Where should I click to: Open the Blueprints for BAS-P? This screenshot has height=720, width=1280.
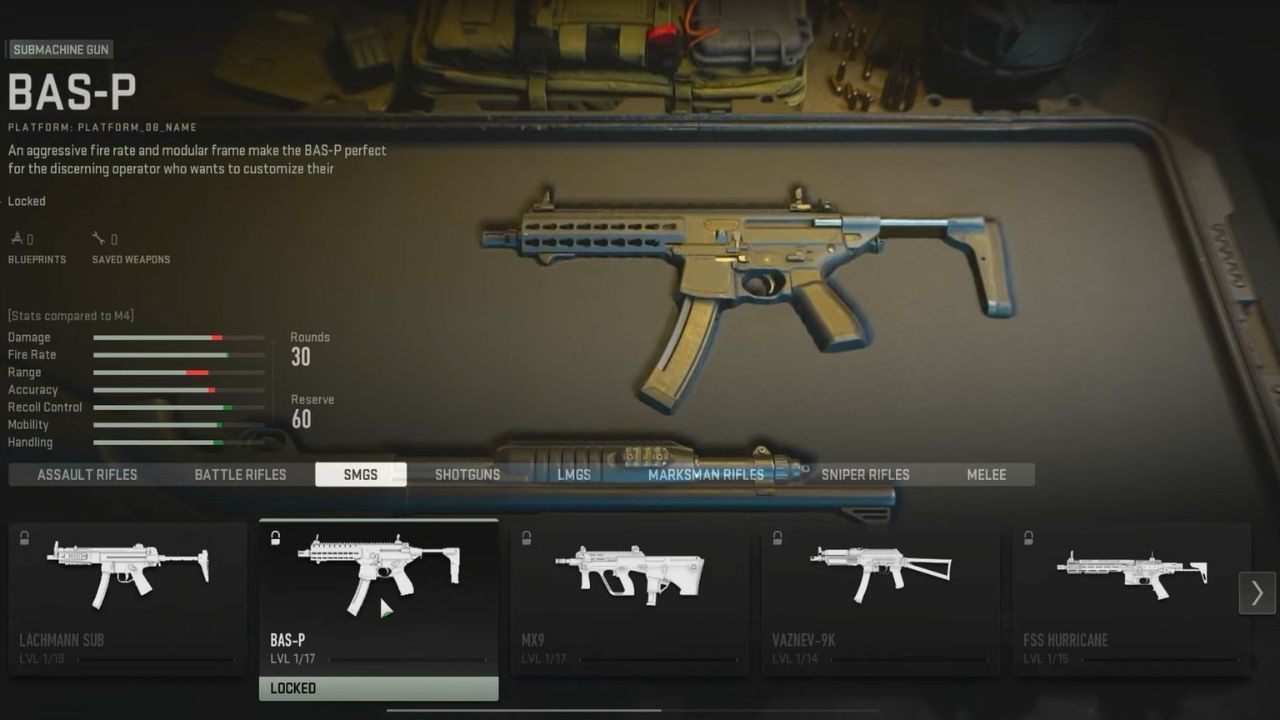point(36,248)
